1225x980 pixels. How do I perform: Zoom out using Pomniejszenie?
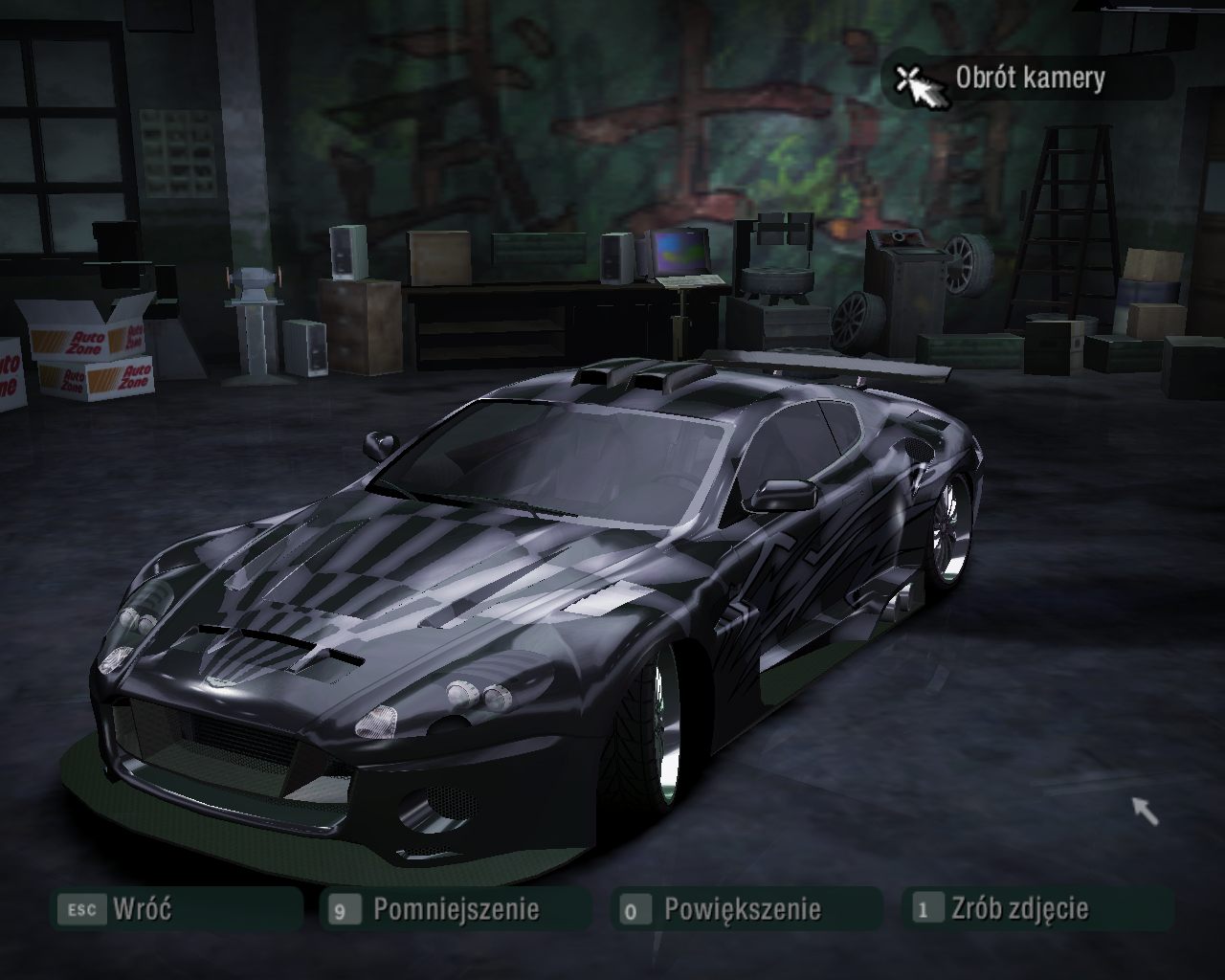pyautogui.click(x=456, y=908)
